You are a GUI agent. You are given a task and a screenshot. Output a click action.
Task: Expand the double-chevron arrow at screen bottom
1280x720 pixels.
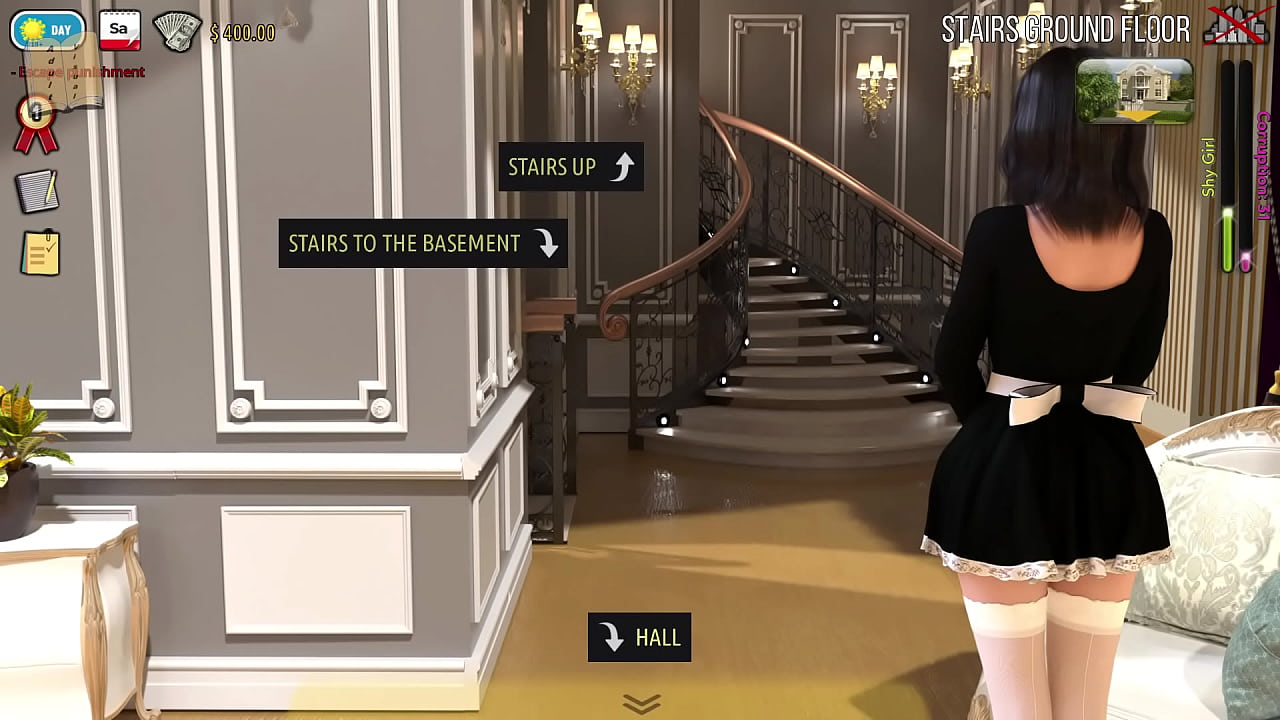click(641, 704)
